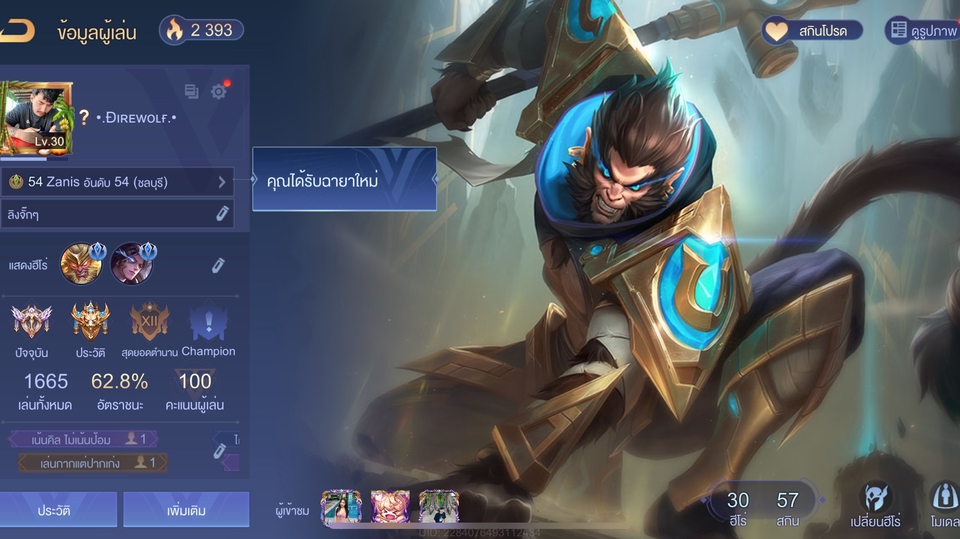
Task: Open the สกินโปรด favorite skin button
Action: (812, 31)
